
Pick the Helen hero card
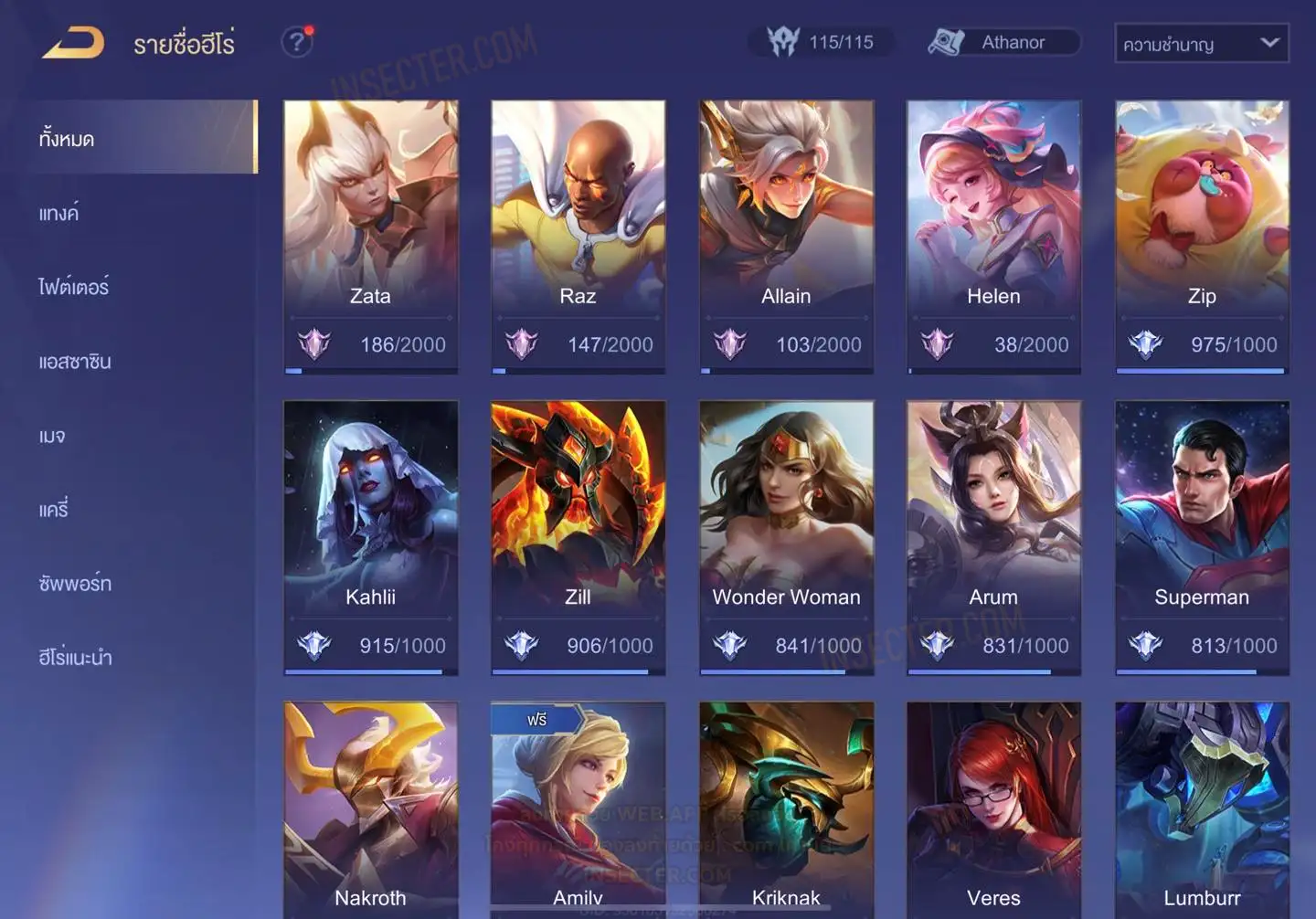point(993,237)
